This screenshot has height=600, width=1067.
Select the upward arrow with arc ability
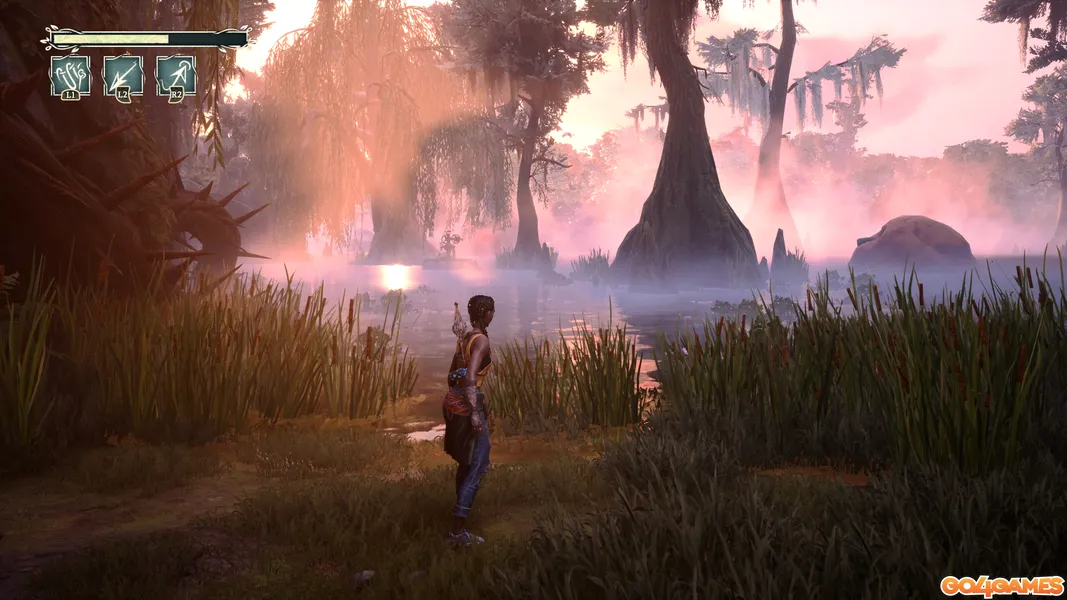[176, 76]
